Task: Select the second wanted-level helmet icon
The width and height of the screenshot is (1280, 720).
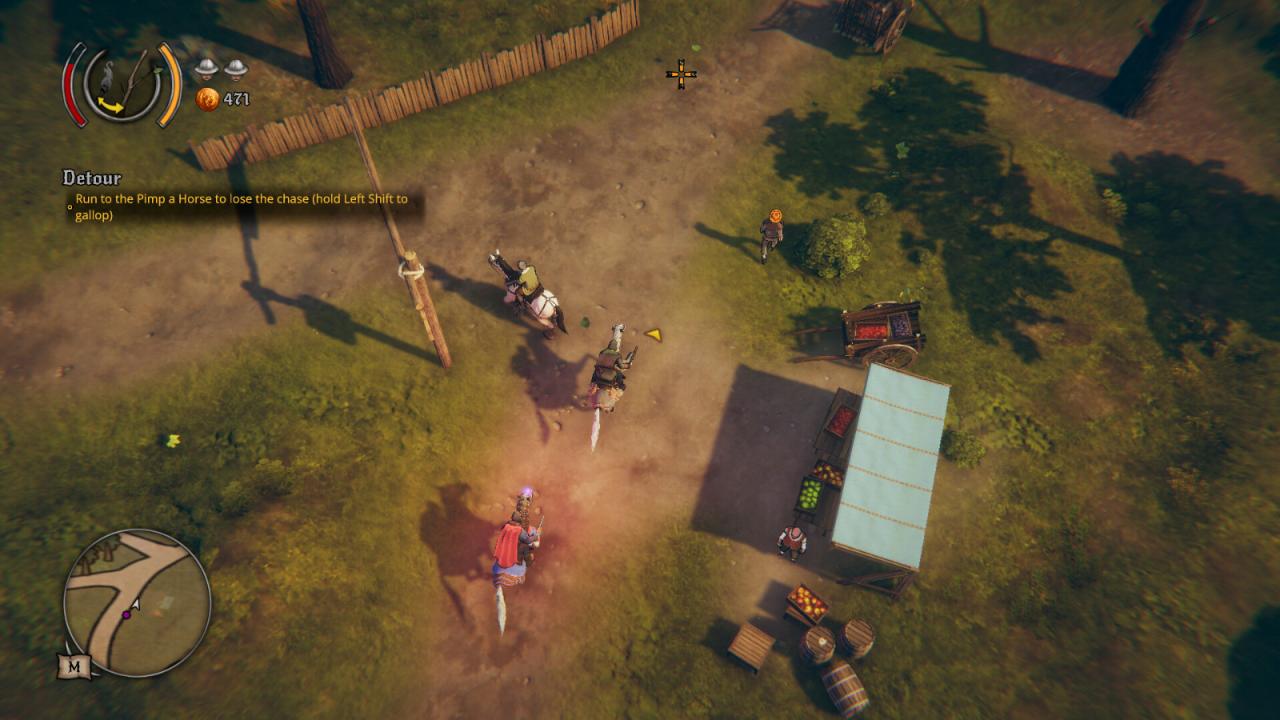Action: click(234, 70)
